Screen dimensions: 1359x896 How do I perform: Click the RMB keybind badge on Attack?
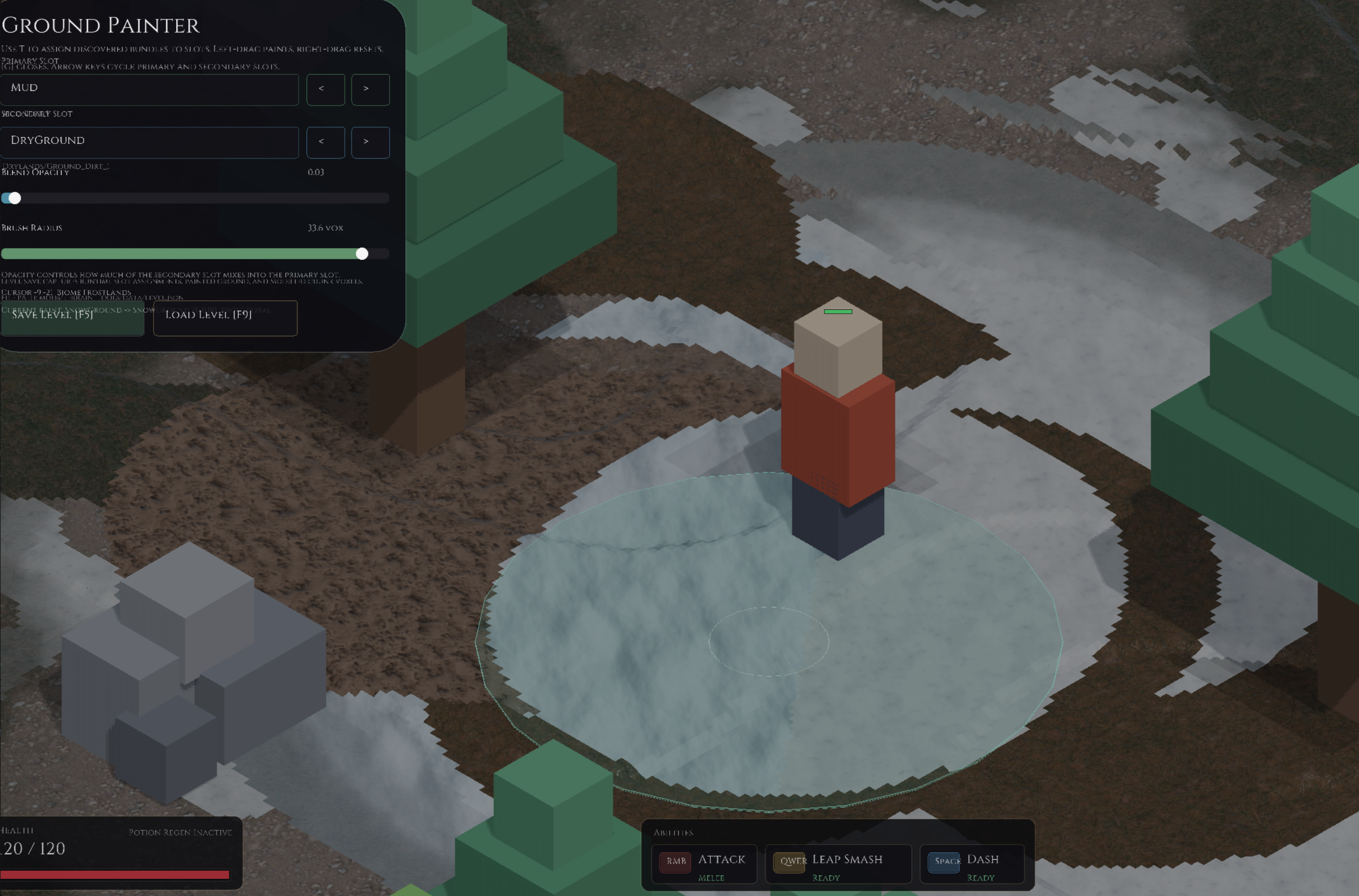[676, 862]
